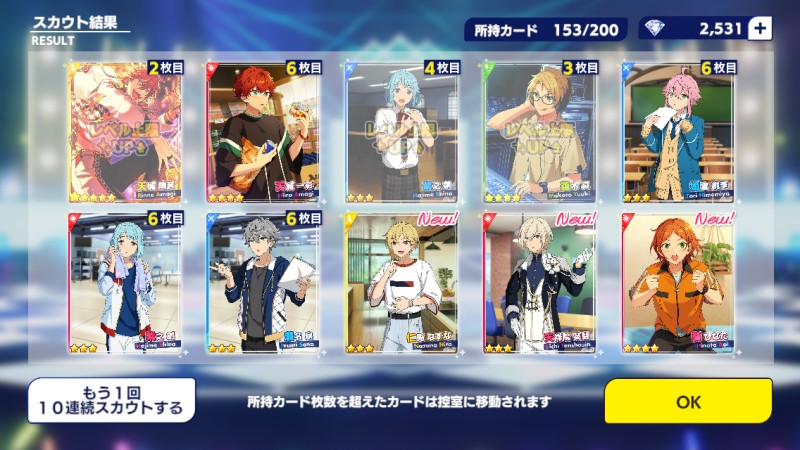Choose the Makoto Yuuki card with glasses

pyautogui.click(x=540, y=133)
